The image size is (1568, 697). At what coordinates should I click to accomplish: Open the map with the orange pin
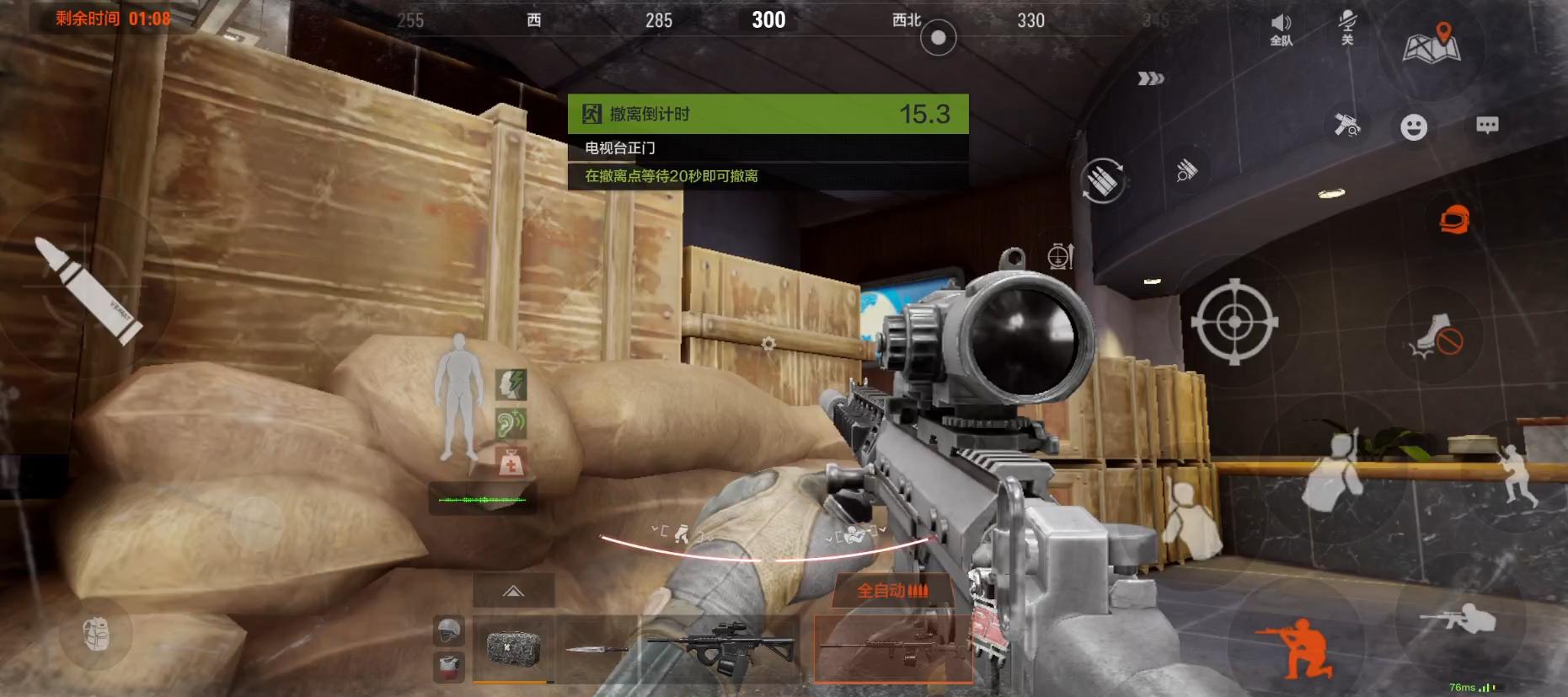pos(1432,44)
